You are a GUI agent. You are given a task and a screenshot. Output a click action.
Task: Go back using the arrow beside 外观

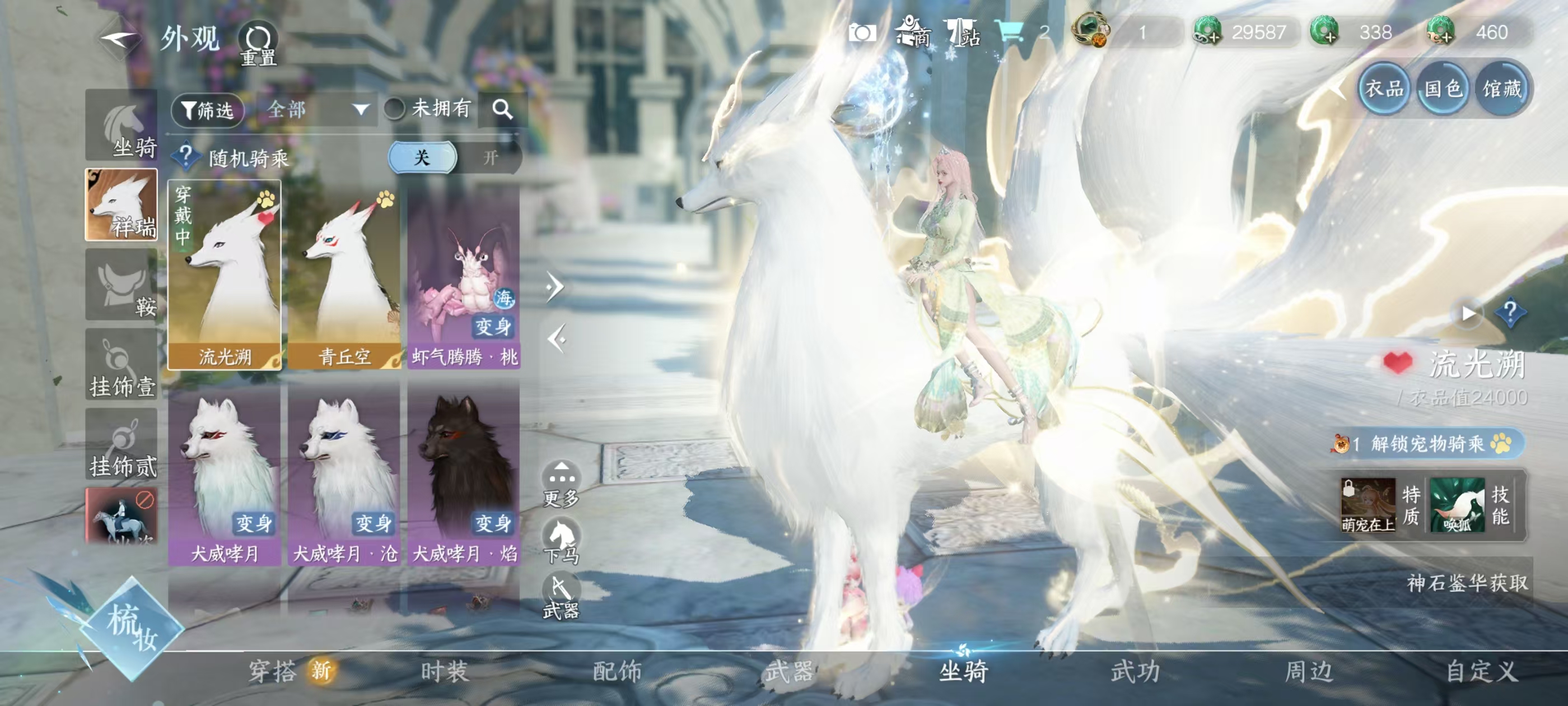click(119, 40)
